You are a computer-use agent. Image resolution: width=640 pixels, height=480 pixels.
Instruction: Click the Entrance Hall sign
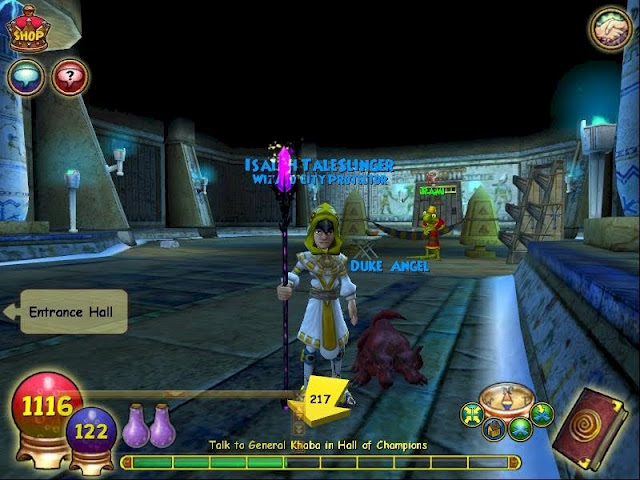72,312
